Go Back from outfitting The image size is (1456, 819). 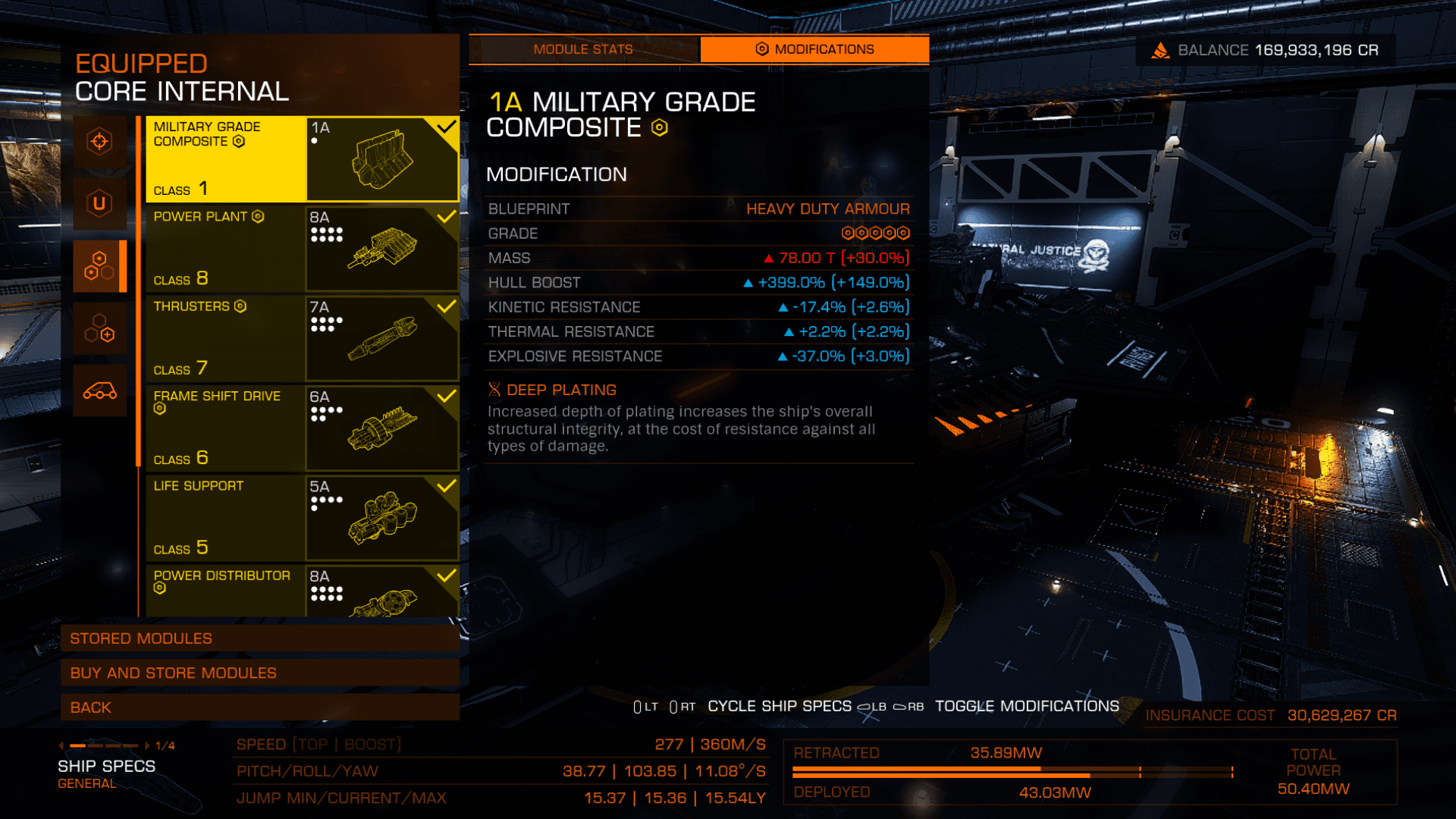(x=259, y=708)
